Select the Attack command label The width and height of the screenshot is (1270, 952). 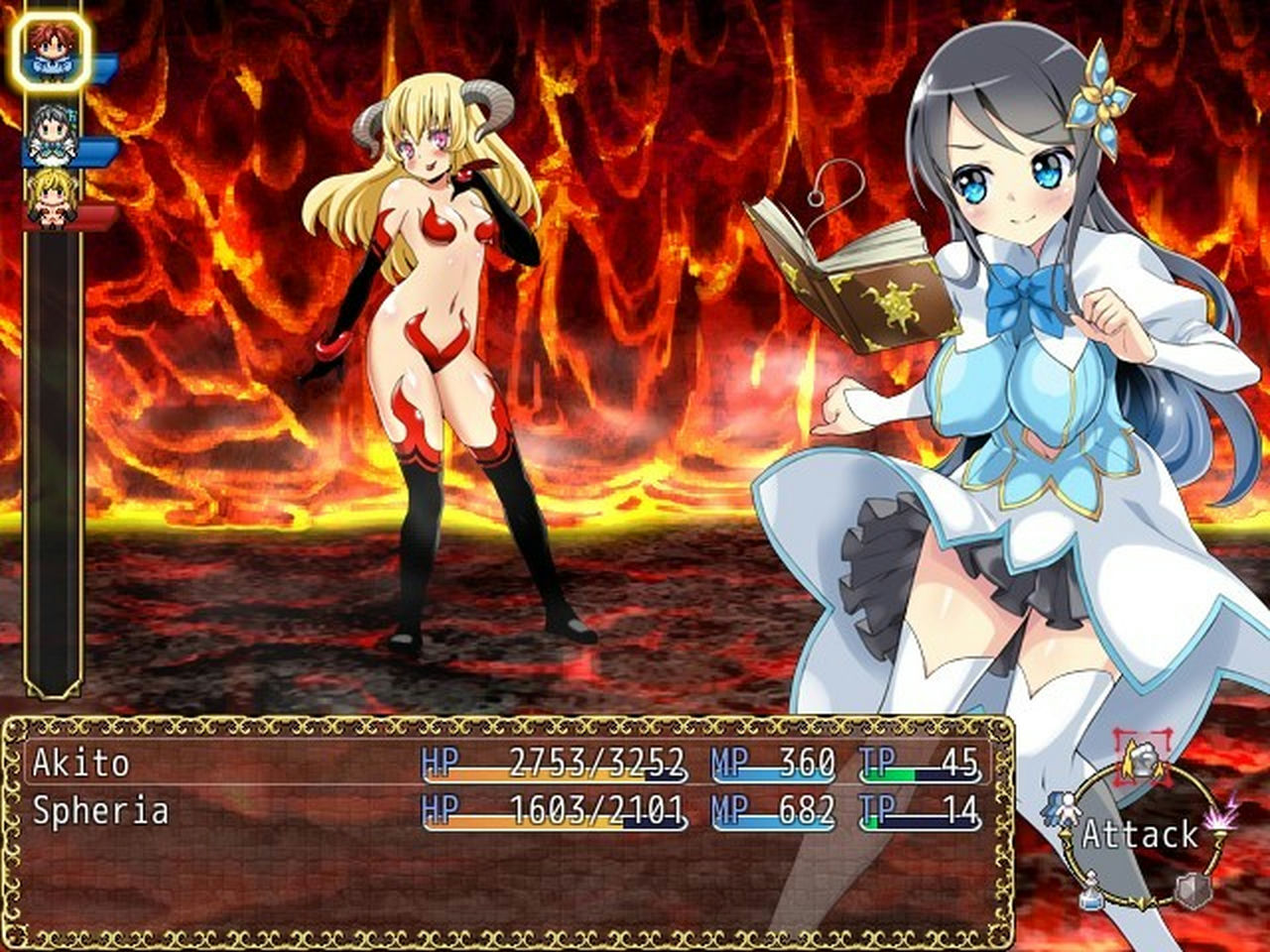[1139, 834]
